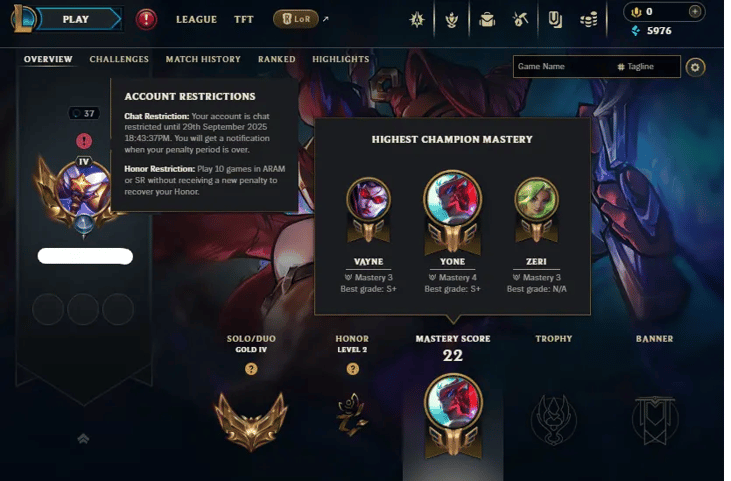731x481 pixels.
Task: Switch to the TFT game section
Action: click(x=244, y=19)
